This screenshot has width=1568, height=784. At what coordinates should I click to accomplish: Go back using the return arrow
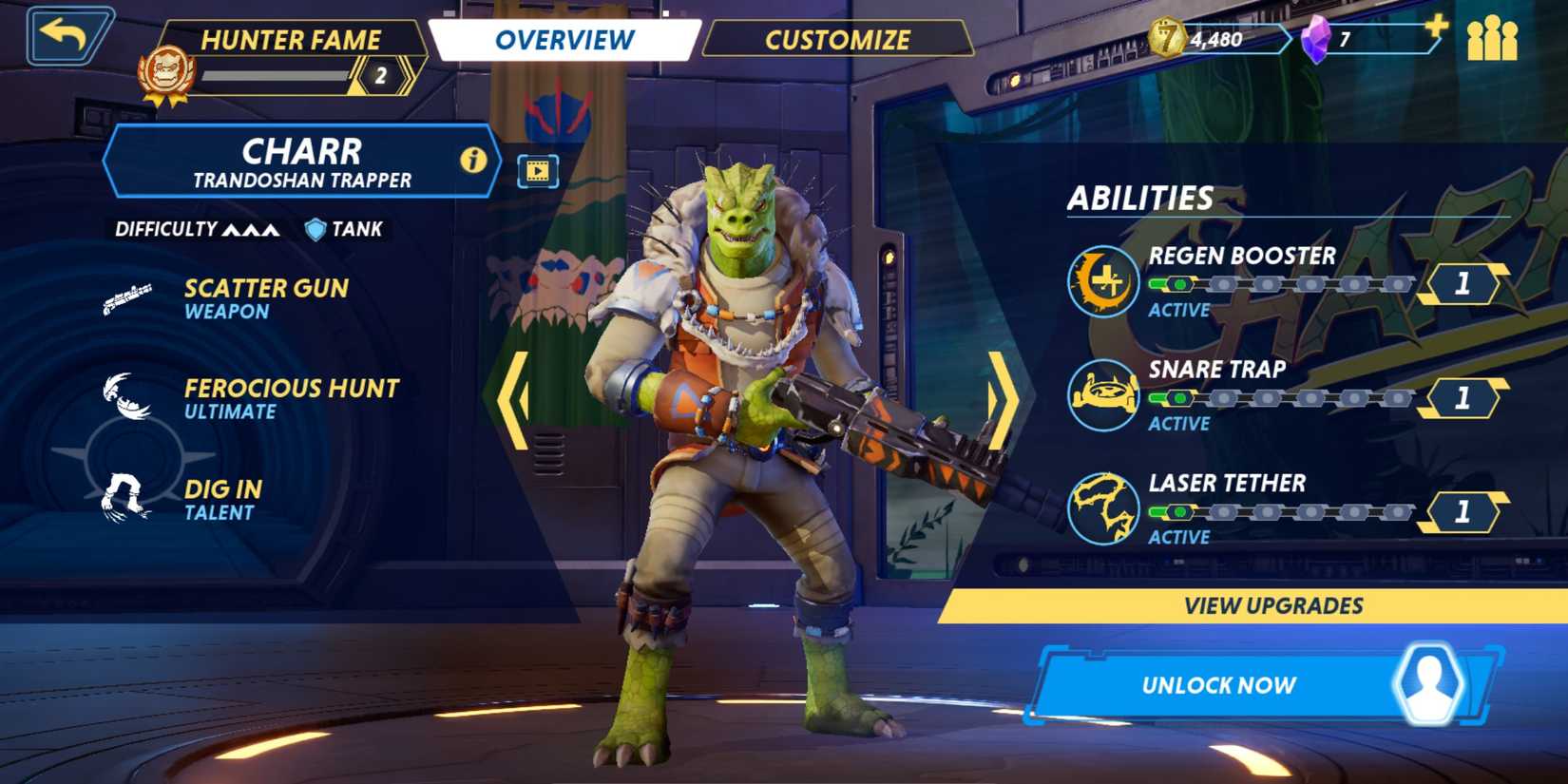[x=67, y=37]
